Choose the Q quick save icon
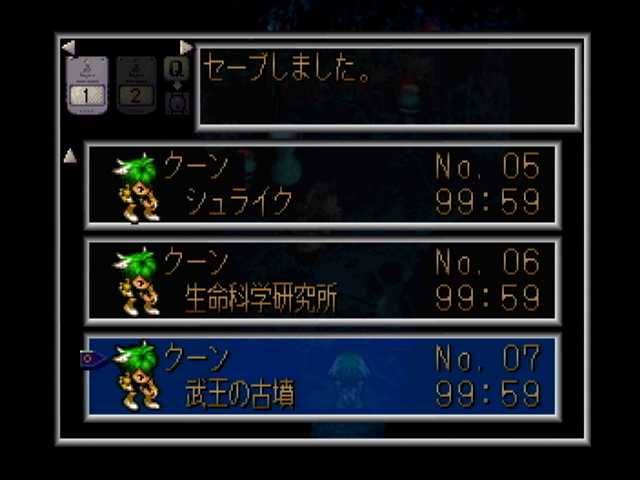640x480 pixels. pos(176,68)
